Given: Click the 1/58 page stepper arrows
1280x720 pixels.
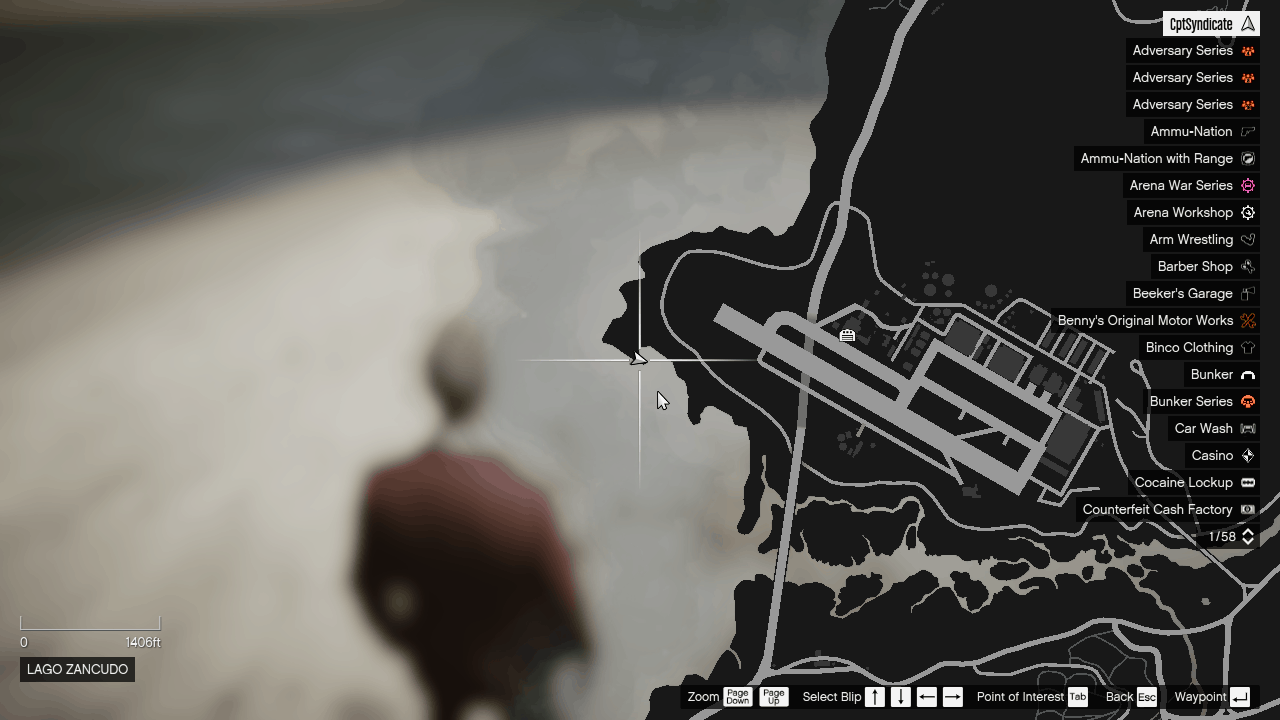Looking at the screenshot, I should pos(1246,536).
